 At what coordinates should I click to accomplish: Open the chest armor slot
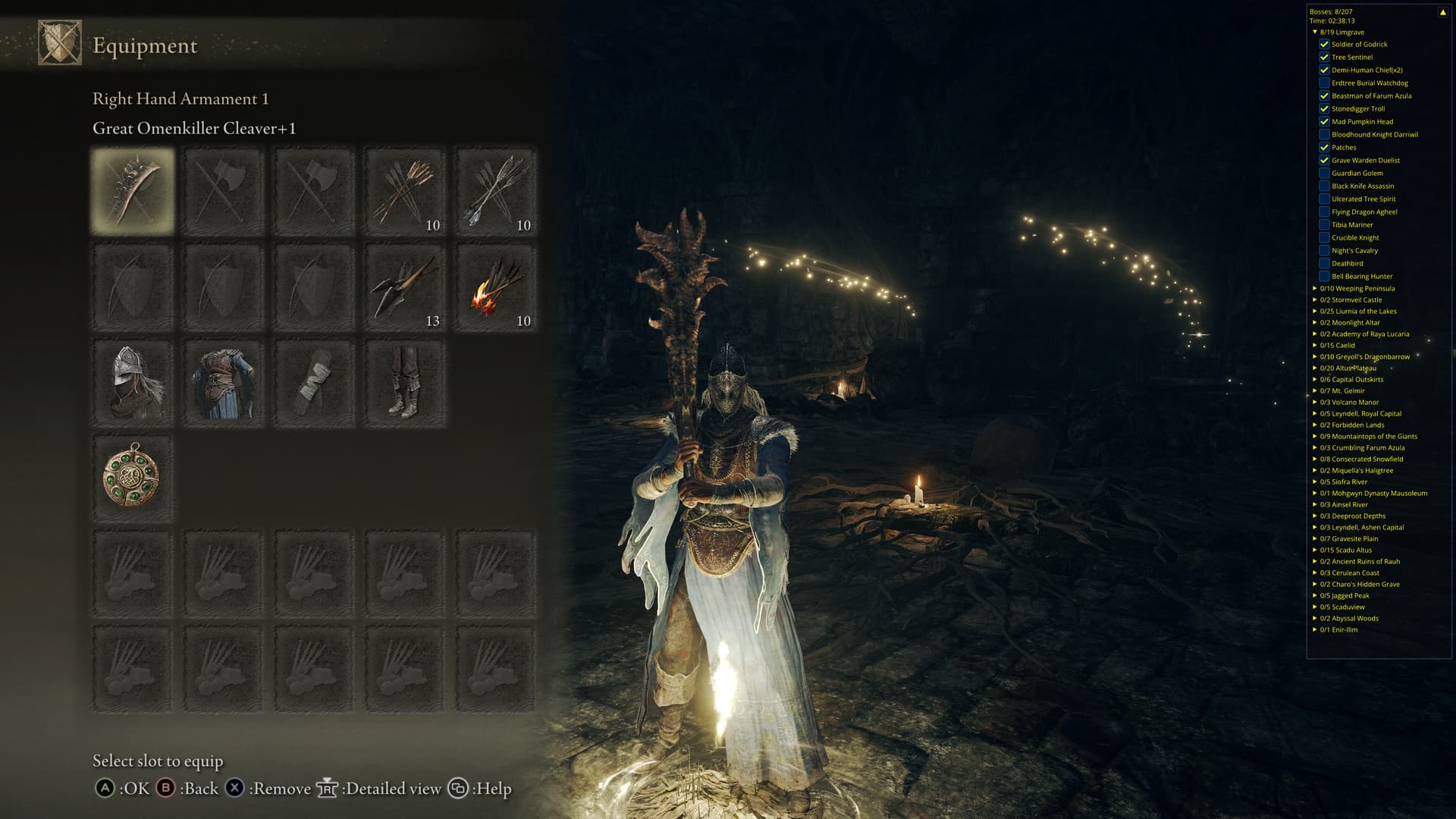tap(223, 383)
